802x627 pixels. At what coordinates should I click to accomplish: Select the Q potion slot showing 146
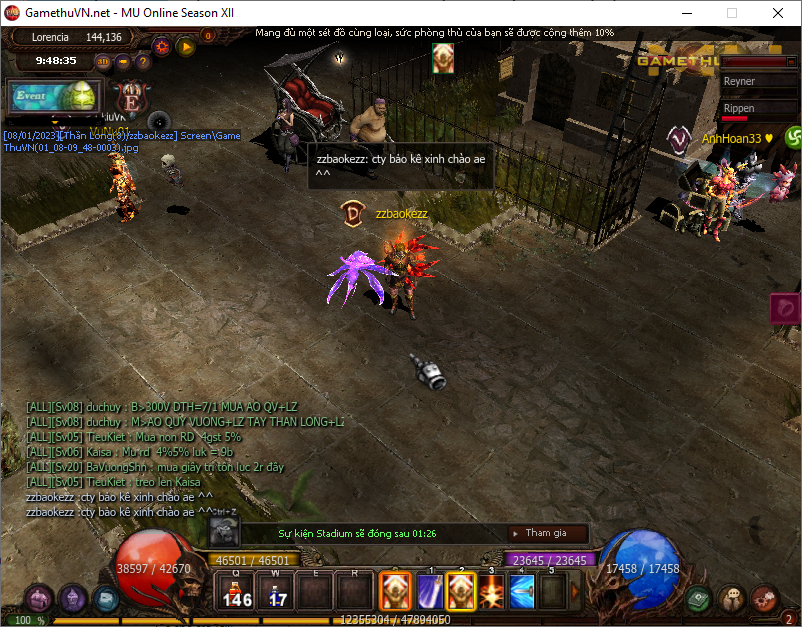click(x=237, y=591)
